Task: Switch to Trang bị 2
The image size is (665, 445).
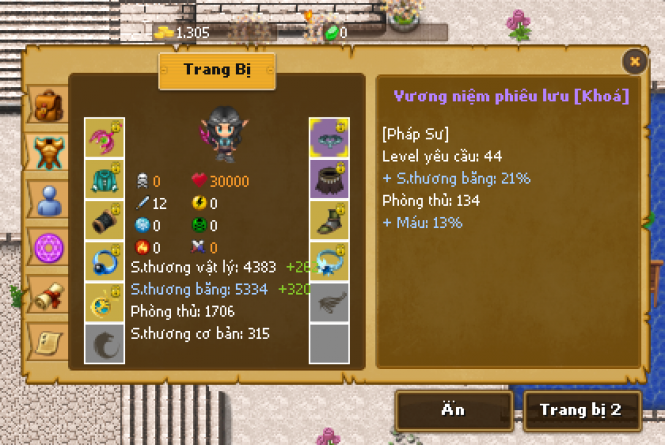Action: click(581, 409)
